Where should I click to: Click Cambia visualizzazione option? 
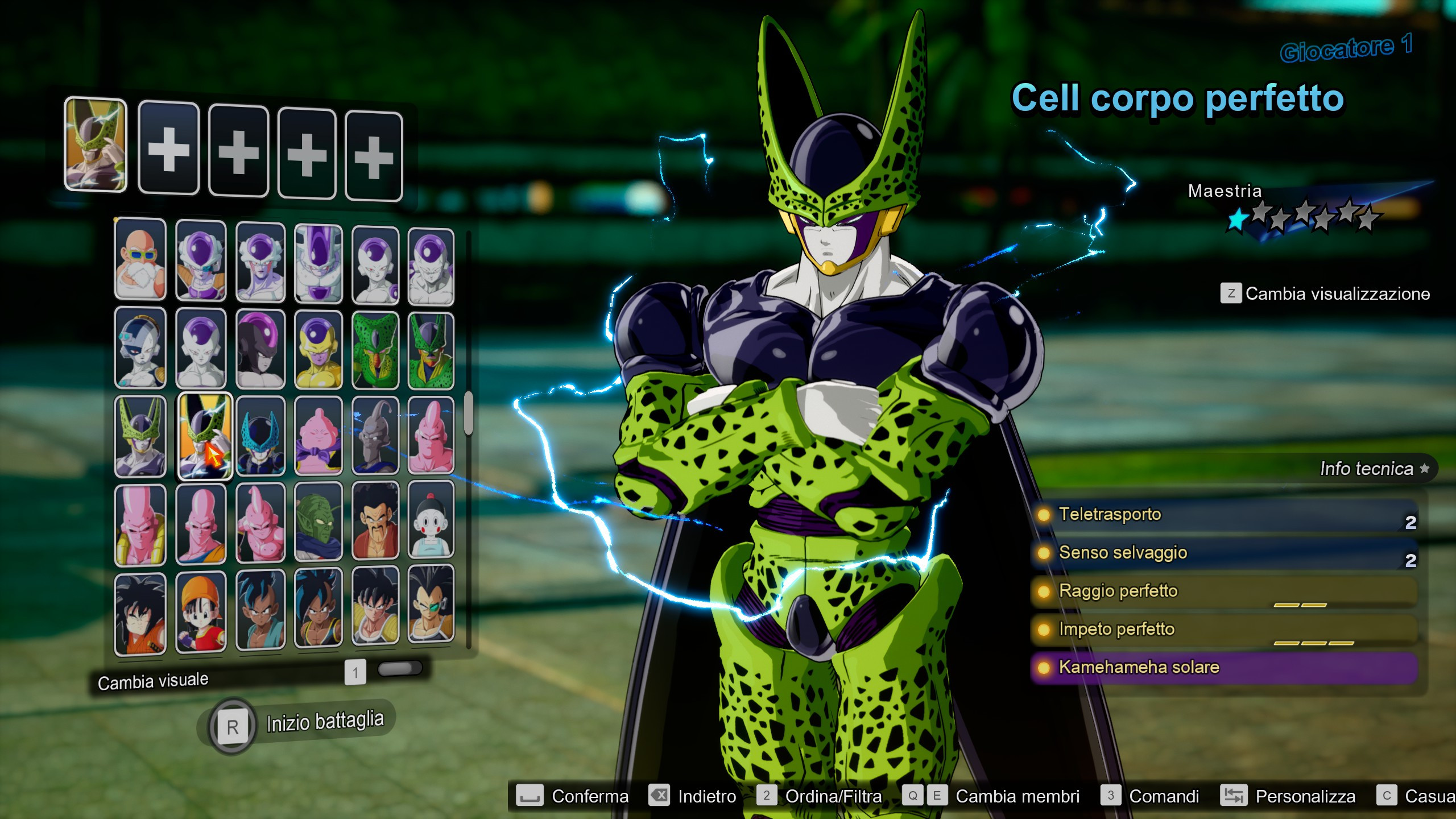(x=1337, y=294)
